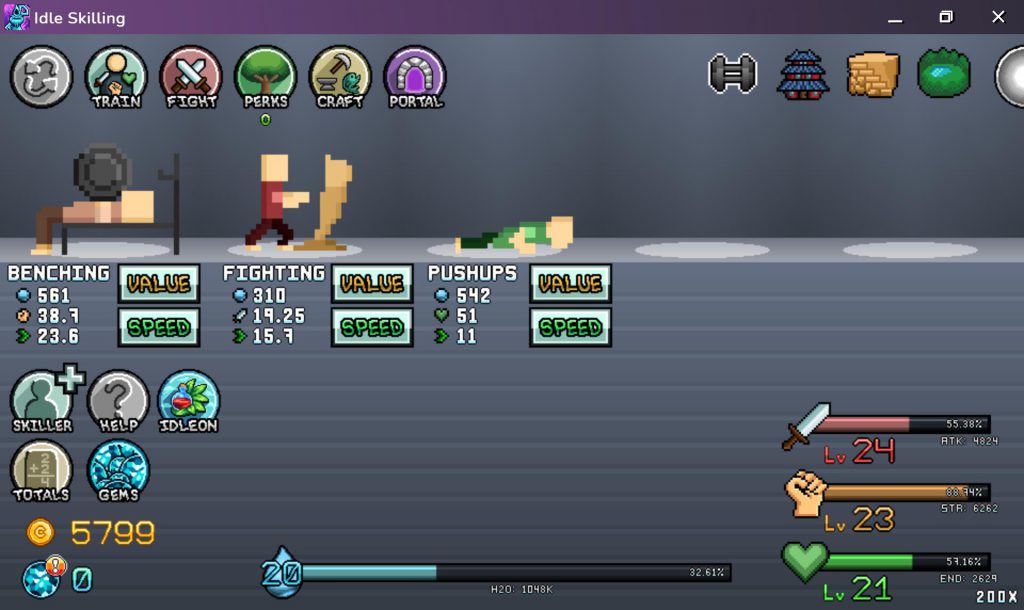
Task: Upgrade Fighting value
Action: tap(372, 284)
